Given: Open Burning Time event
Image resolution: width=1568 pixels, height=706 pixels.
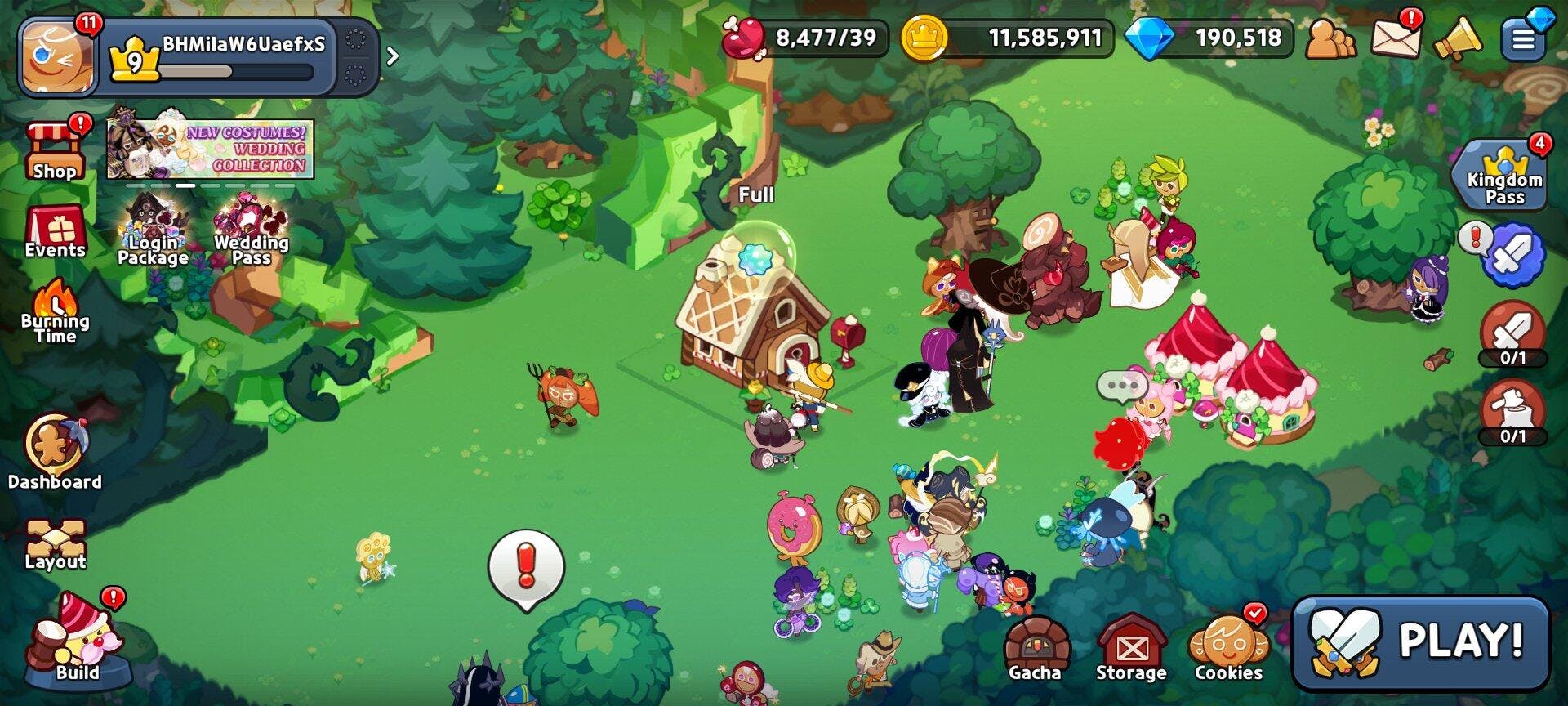Looking at the screenshot, I should coord(55,312).
